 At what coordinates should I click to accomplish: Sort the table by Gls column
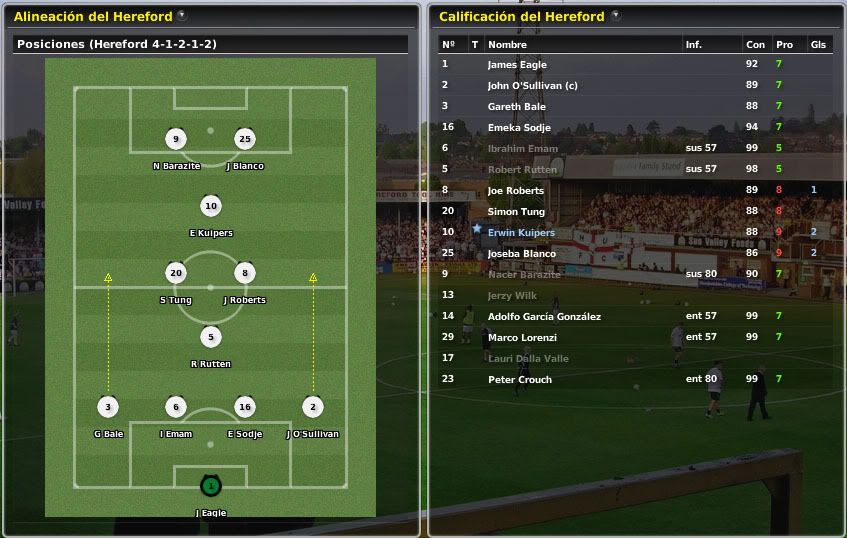(x=818, y=45)
